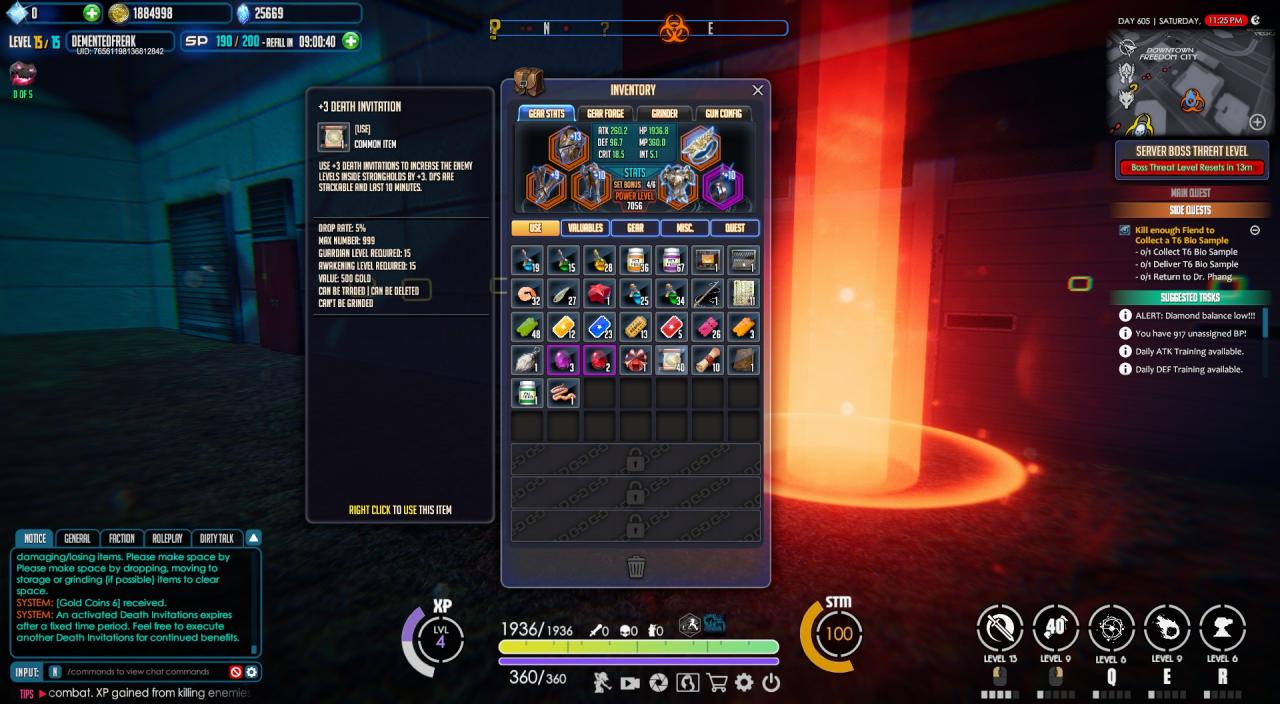1280x704 pixels.
Task: Open the Grinder tab
Action: (664, 114)
